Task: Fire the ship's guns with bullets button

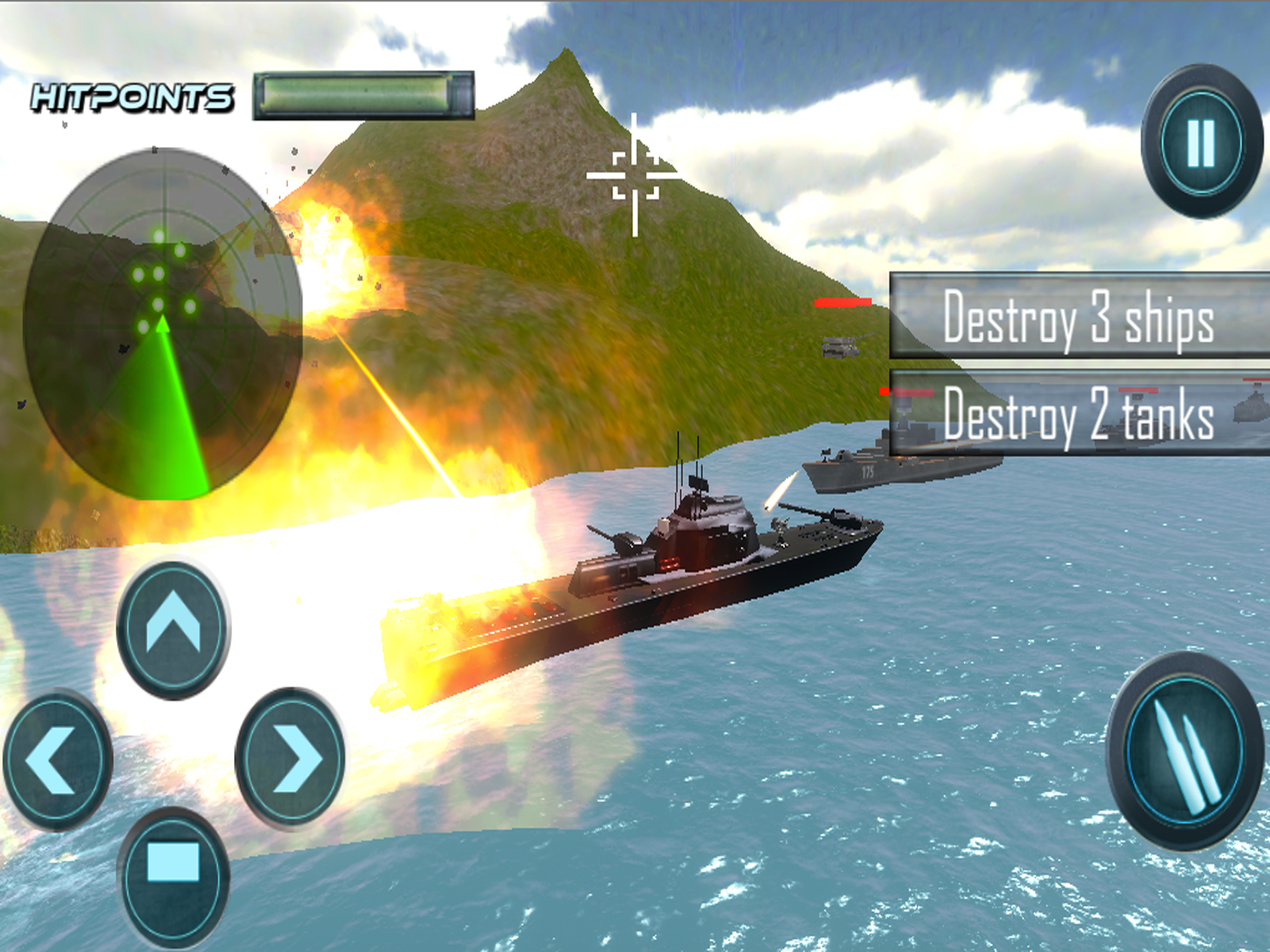Action: click(x=1185, y=751)
